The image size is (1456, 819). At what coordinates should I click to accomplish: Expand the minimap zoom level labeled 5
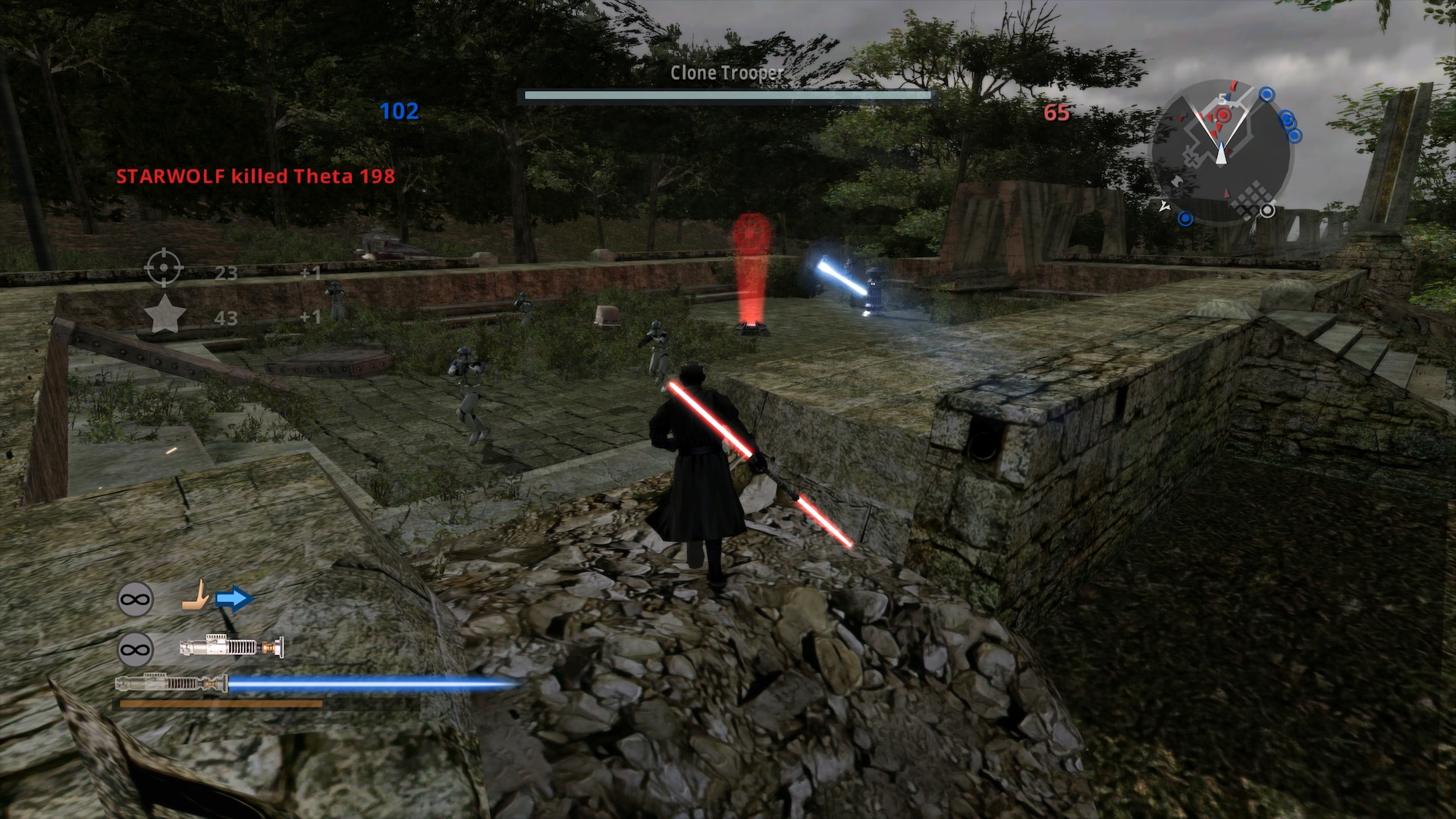point(1222,99)
